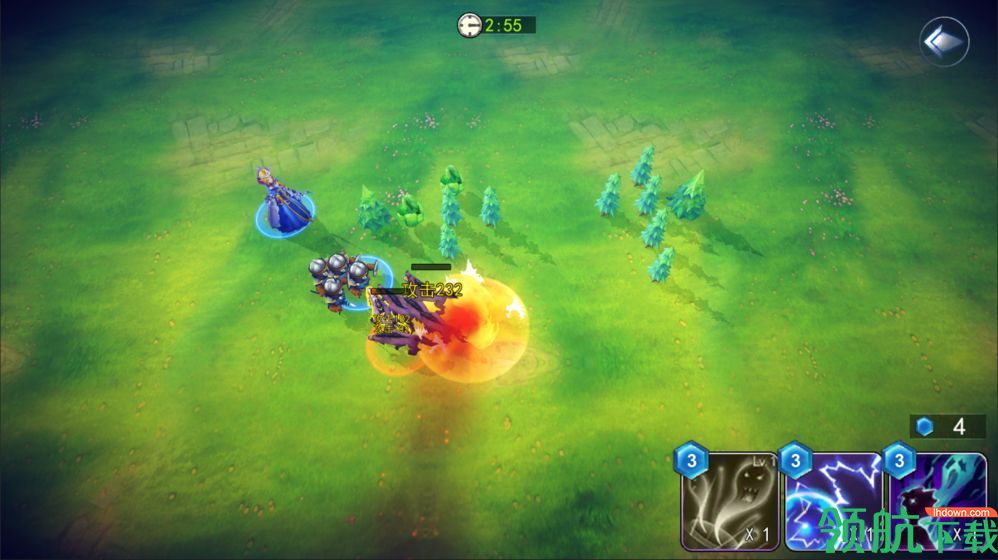This screenshot has height=560, width=998.
Task: Select the blue-robed mage hero unit
Action: tap(283, 203)
